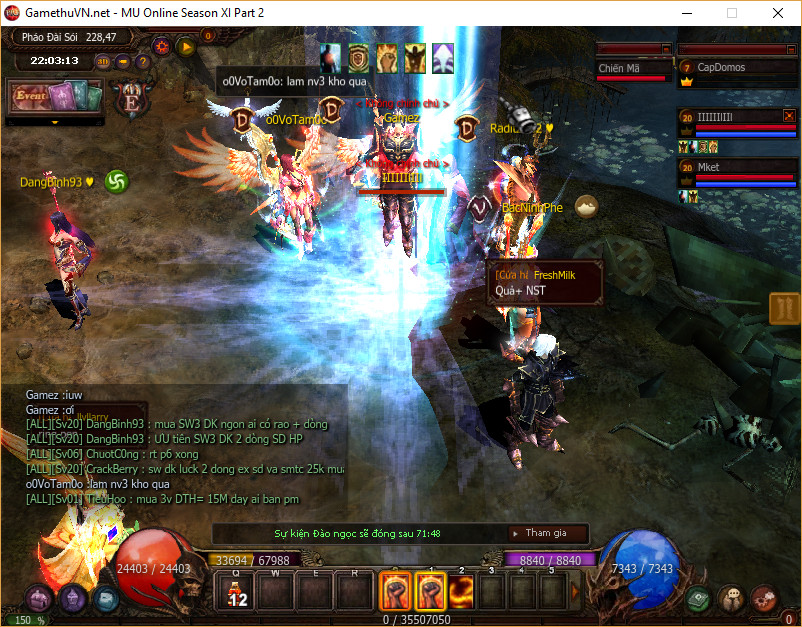Close the GamethuVN MU Online window
The width and height of the screenshot is (802, 627).
(778, 13)
